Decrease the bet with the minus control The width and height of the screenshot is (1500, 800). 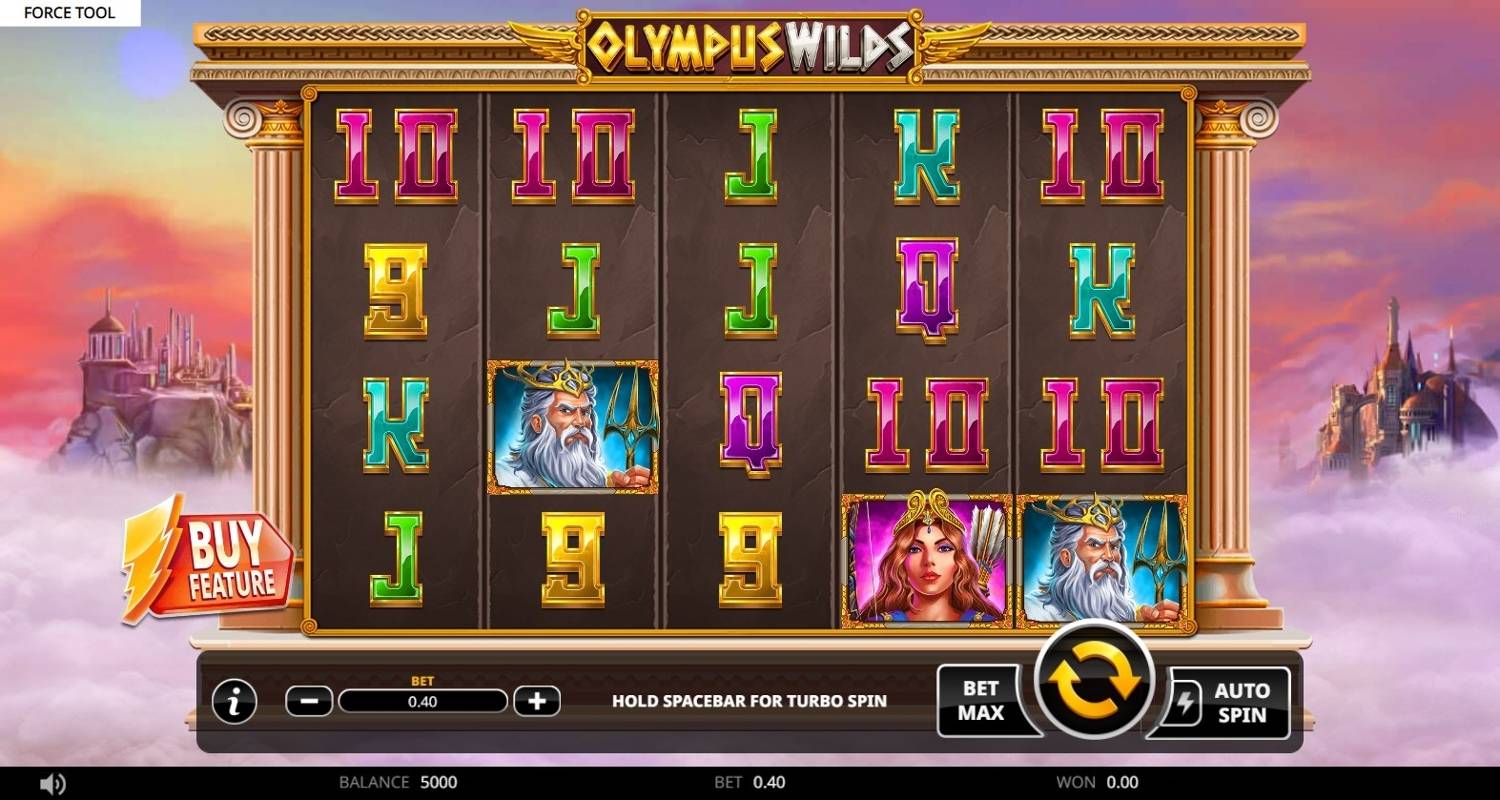pos(310,701)
